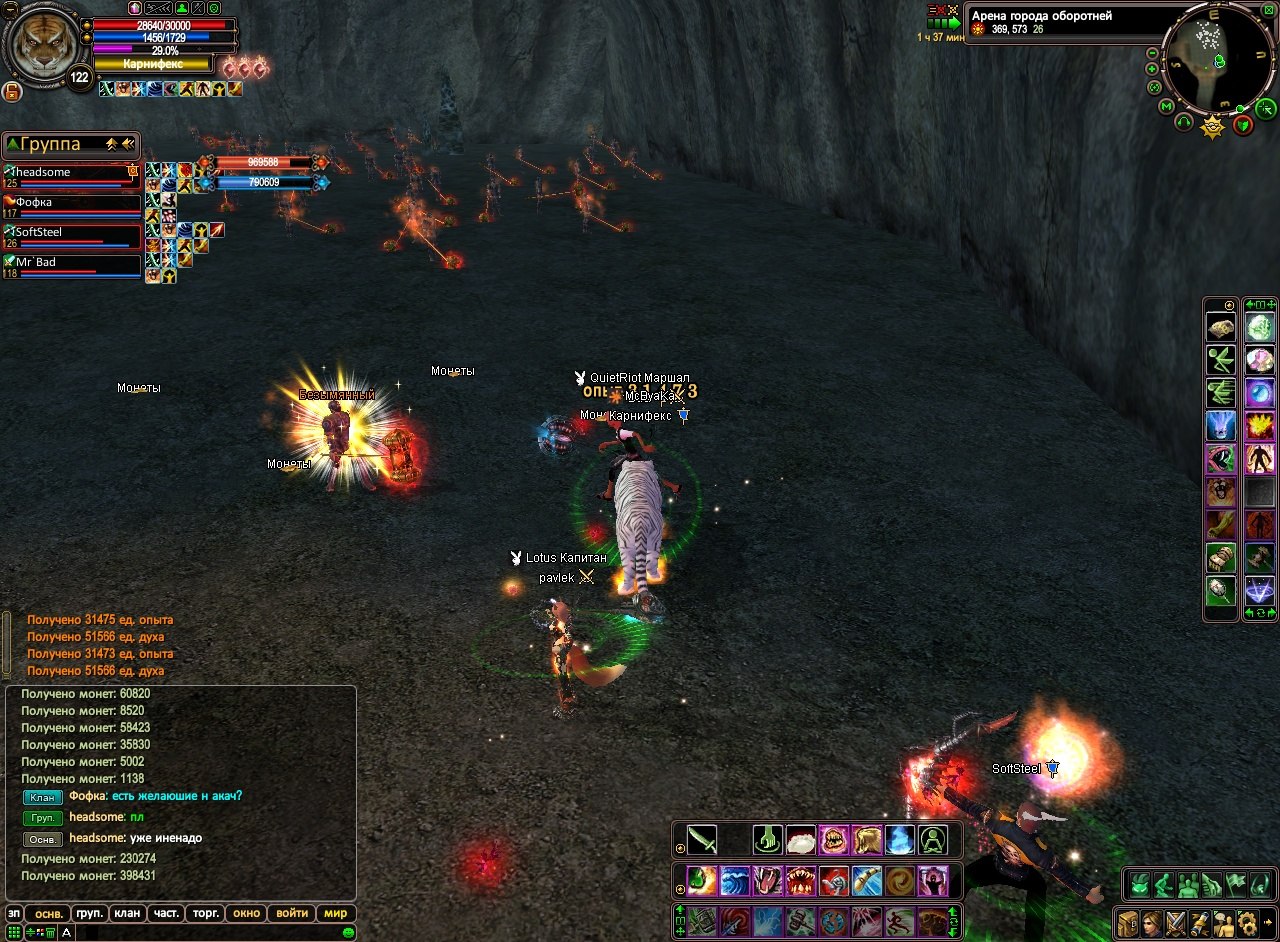The height and width of the screenshot is (942, 1280).
Task: Open the chat smiley emoticon picker
Action: [x=348, y=932]
